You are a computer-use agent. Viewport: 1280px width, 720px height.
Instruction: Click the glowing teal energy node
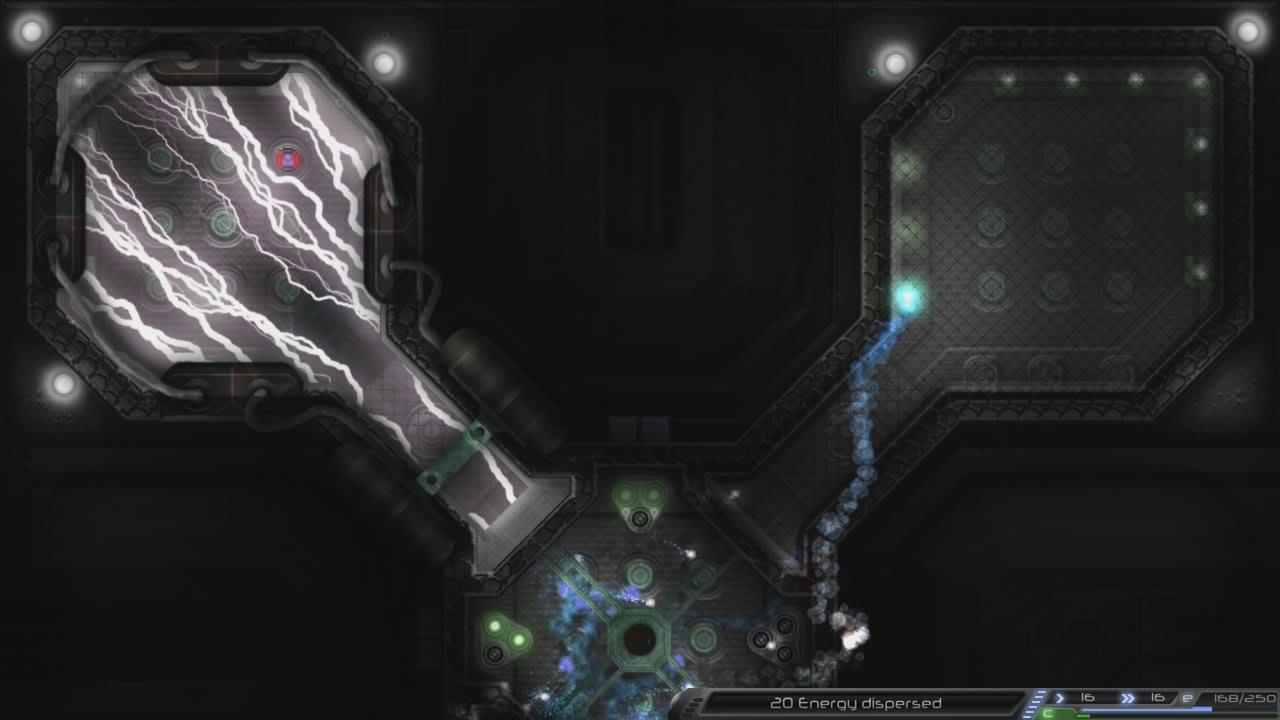pos(908,295)
